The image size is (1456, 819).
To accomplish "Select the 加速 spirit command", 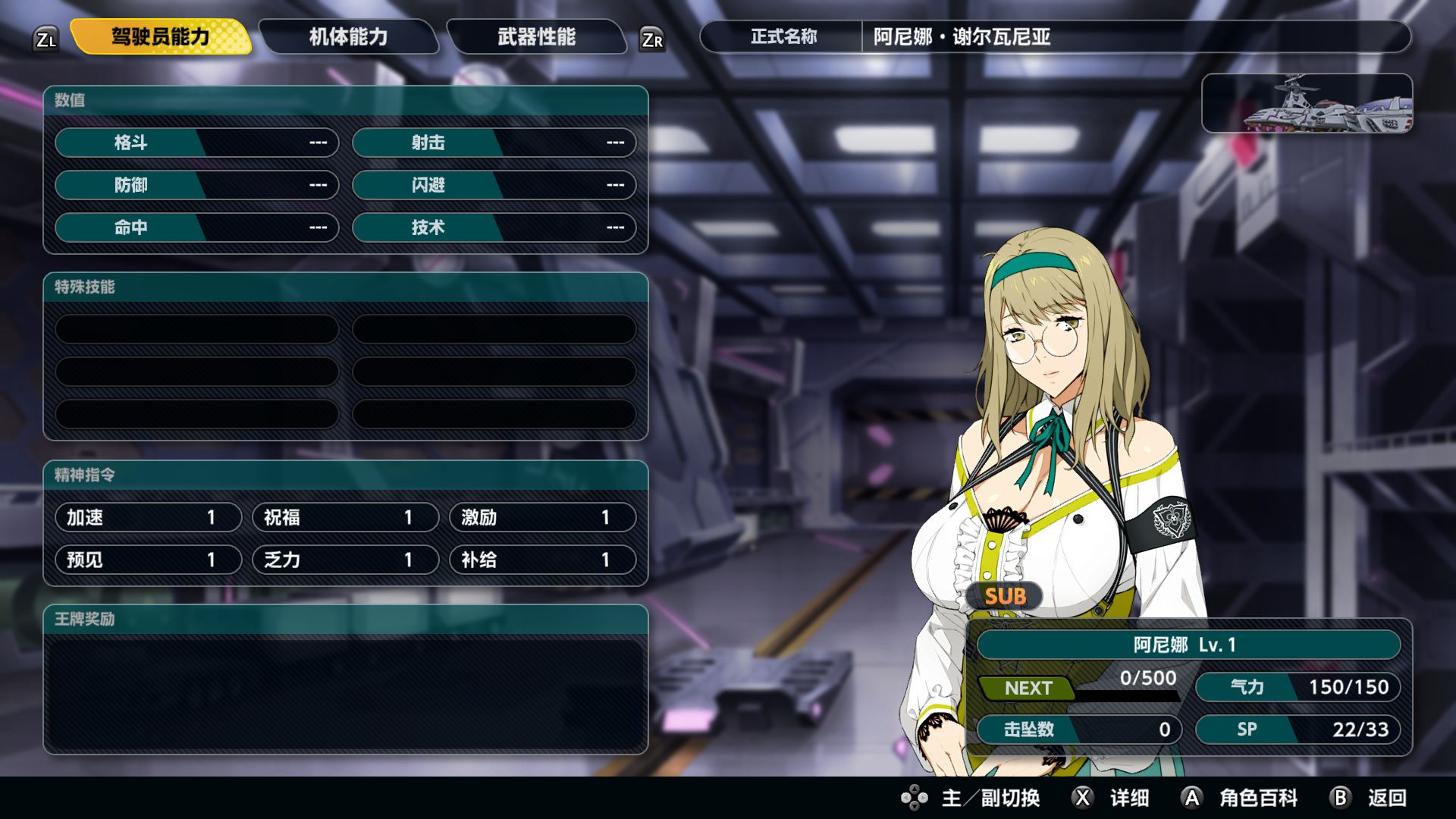I will [148, 517].
